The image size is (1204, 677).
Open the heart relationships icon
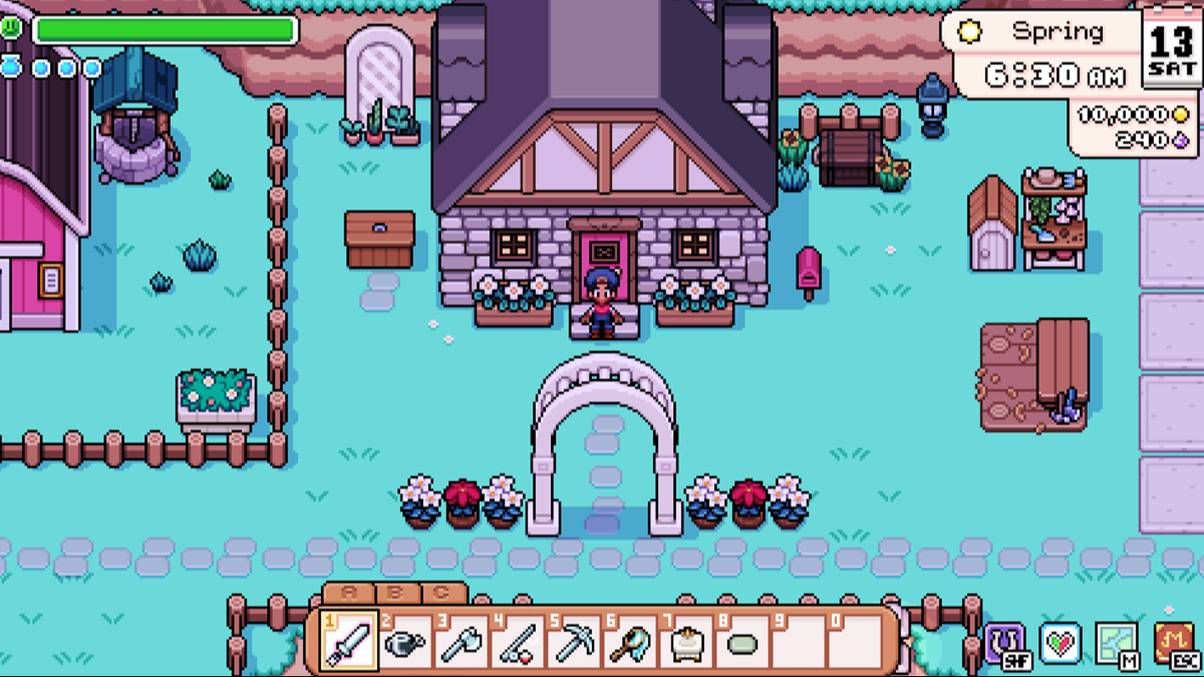pos(1060,643)
